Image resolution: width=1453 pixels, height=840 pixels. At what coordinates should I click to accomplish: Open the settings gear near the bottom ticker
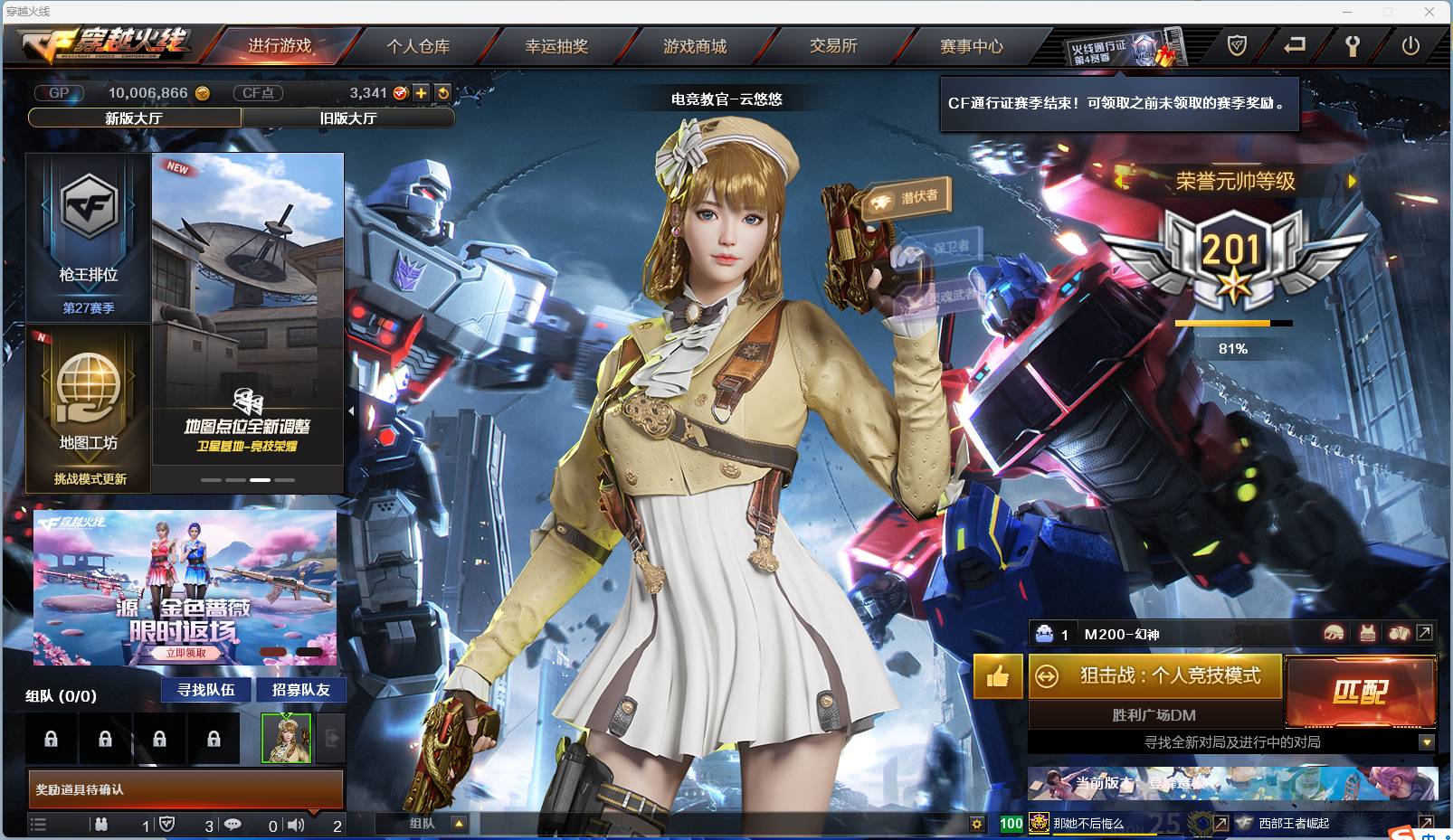tap(976, 824)
